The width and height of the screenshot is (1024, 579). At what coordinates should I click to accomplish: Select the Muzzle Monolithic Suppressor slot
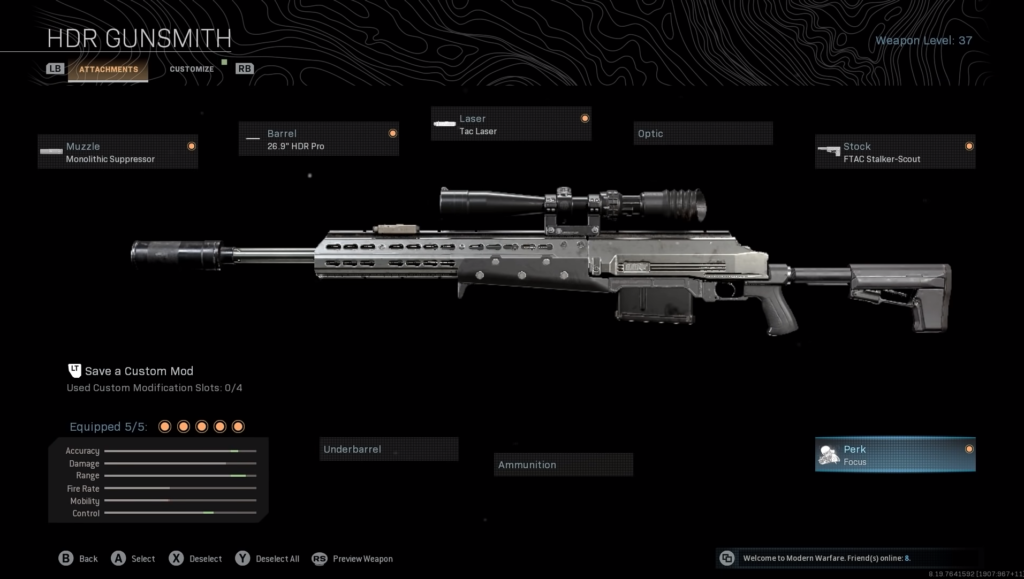[x=118, y=152]
